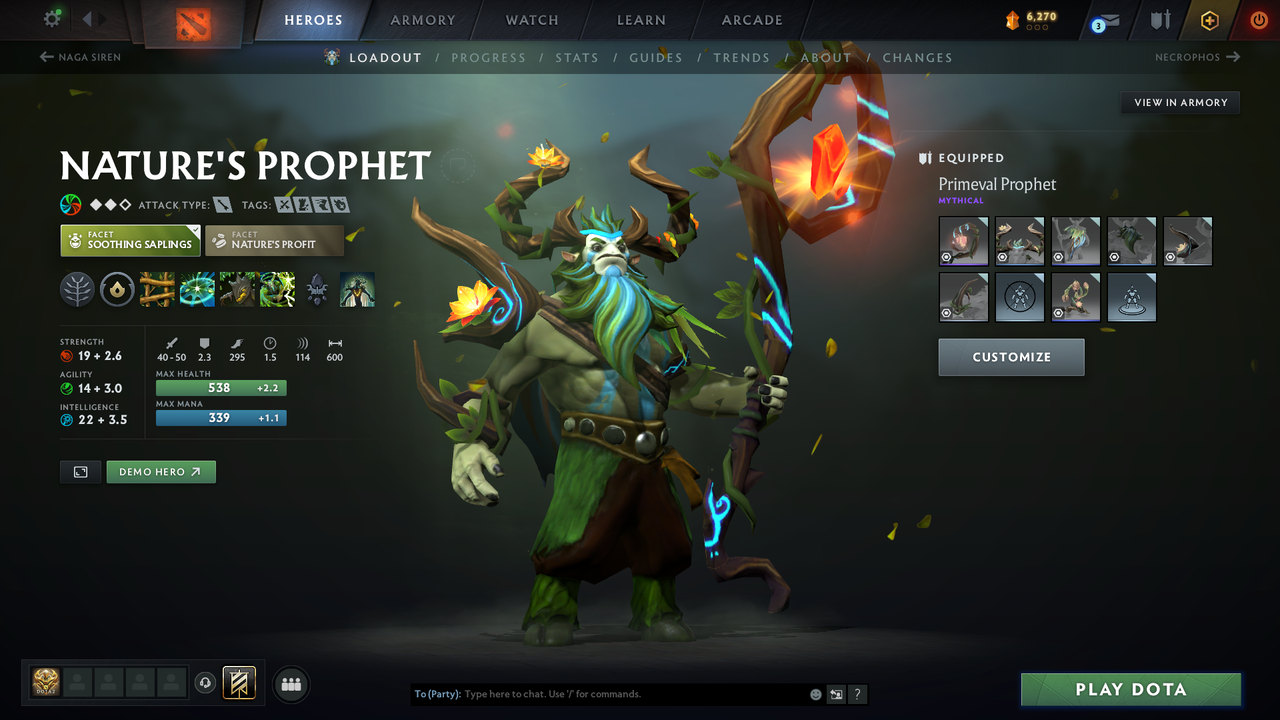Screen dimensions: 1280x720
Task: Click the Max Health bar
Action: click(221, 387)
